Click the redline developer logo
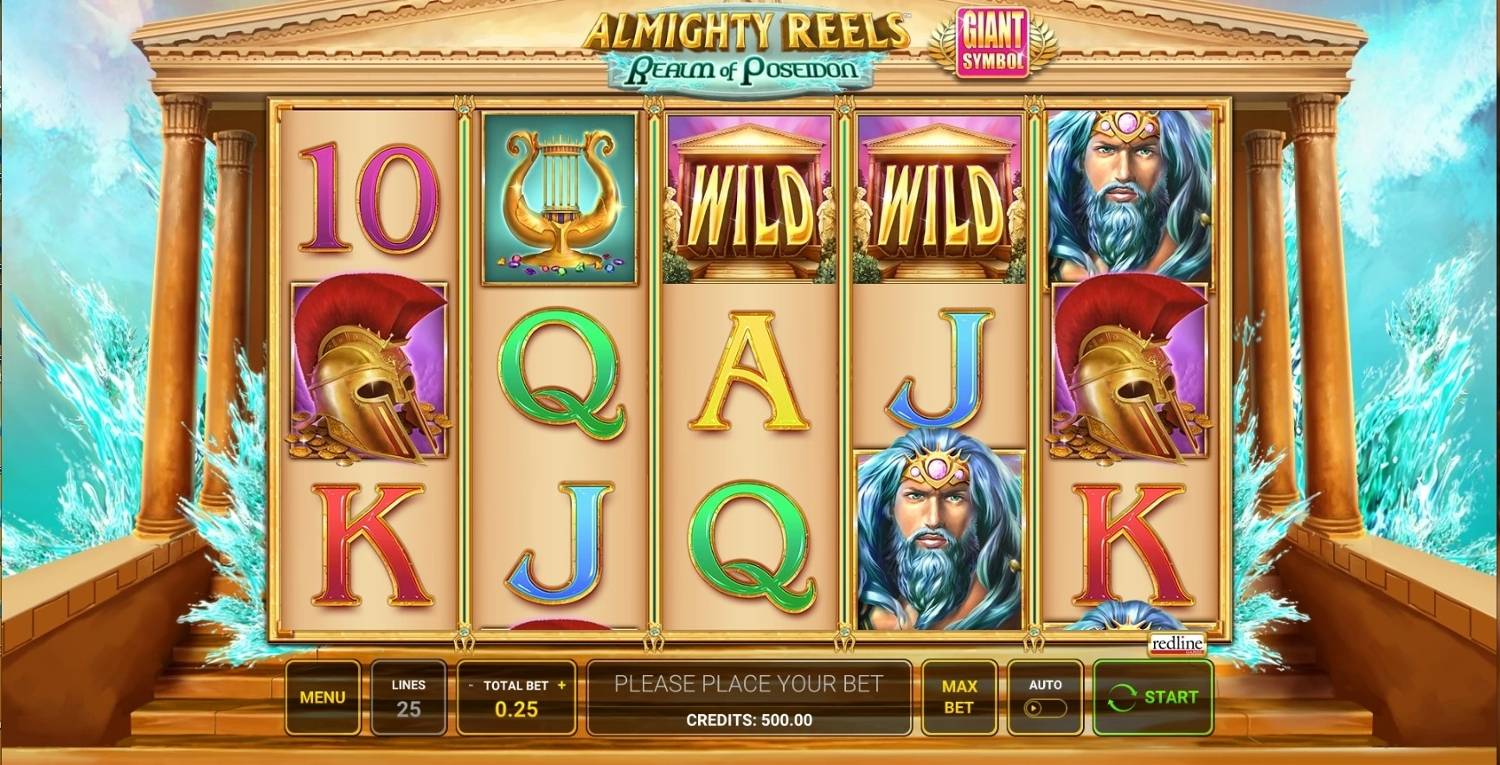Viewport: 1500px width, 765px height. pyautogui.click(x=1177, y=643)
